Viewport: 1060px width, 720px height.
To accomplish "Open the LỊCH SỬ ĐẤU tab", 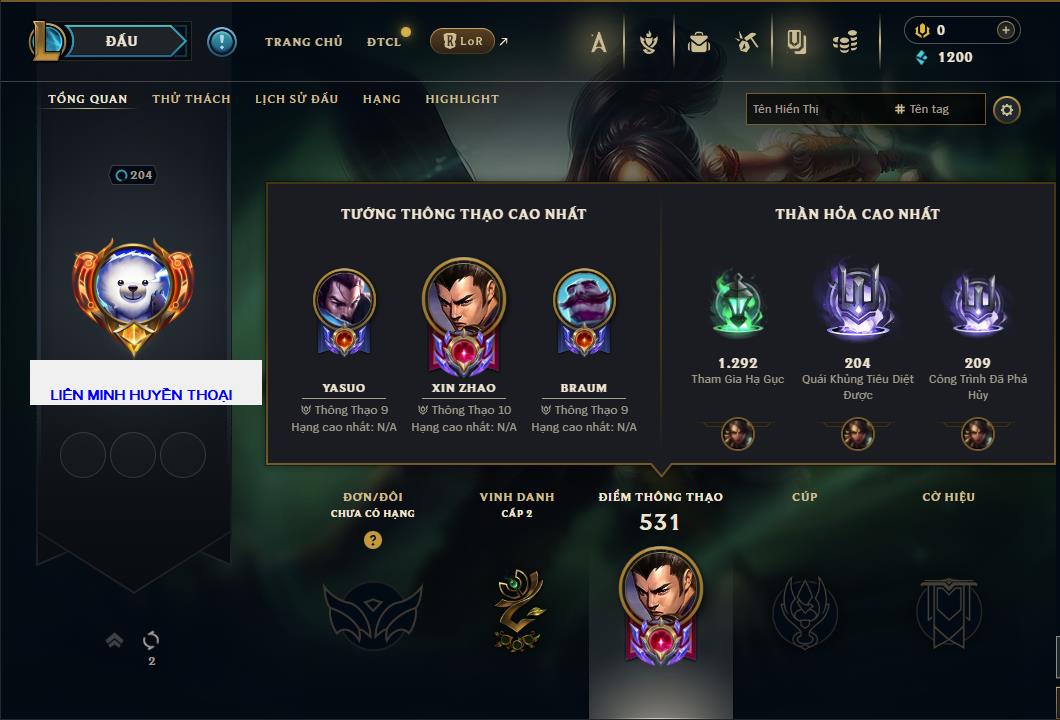I will (296, 99).
